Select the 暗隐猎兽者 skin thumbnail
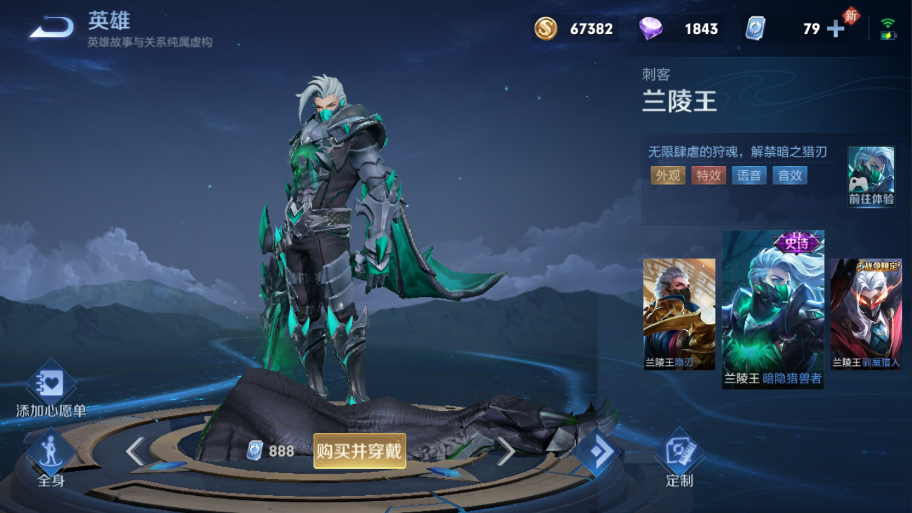This screenshot has height=513, width=912. tap(773, 310)
